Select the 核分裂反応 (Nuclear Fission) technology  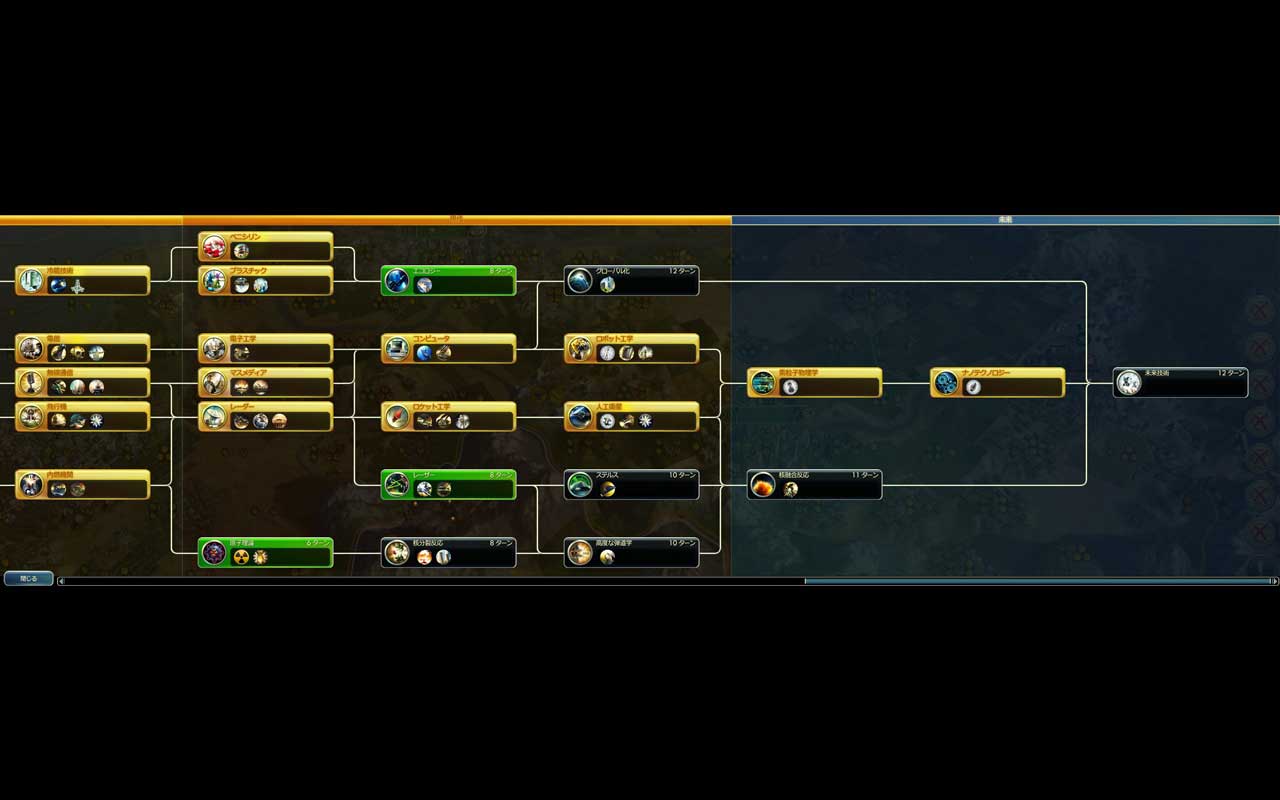click(449, 553)
